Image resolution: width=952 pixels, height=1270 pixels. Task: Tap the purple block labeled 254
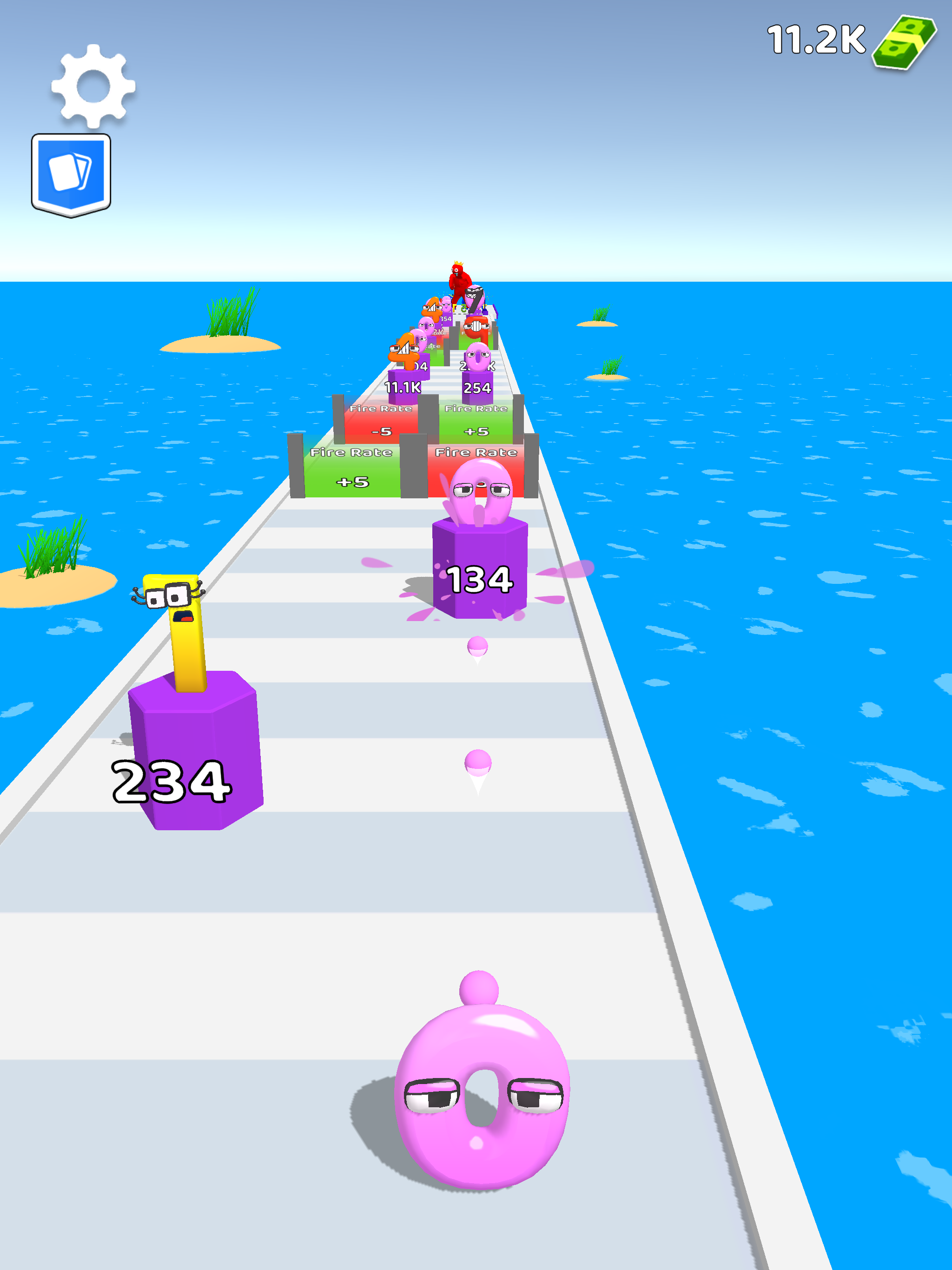476,388
